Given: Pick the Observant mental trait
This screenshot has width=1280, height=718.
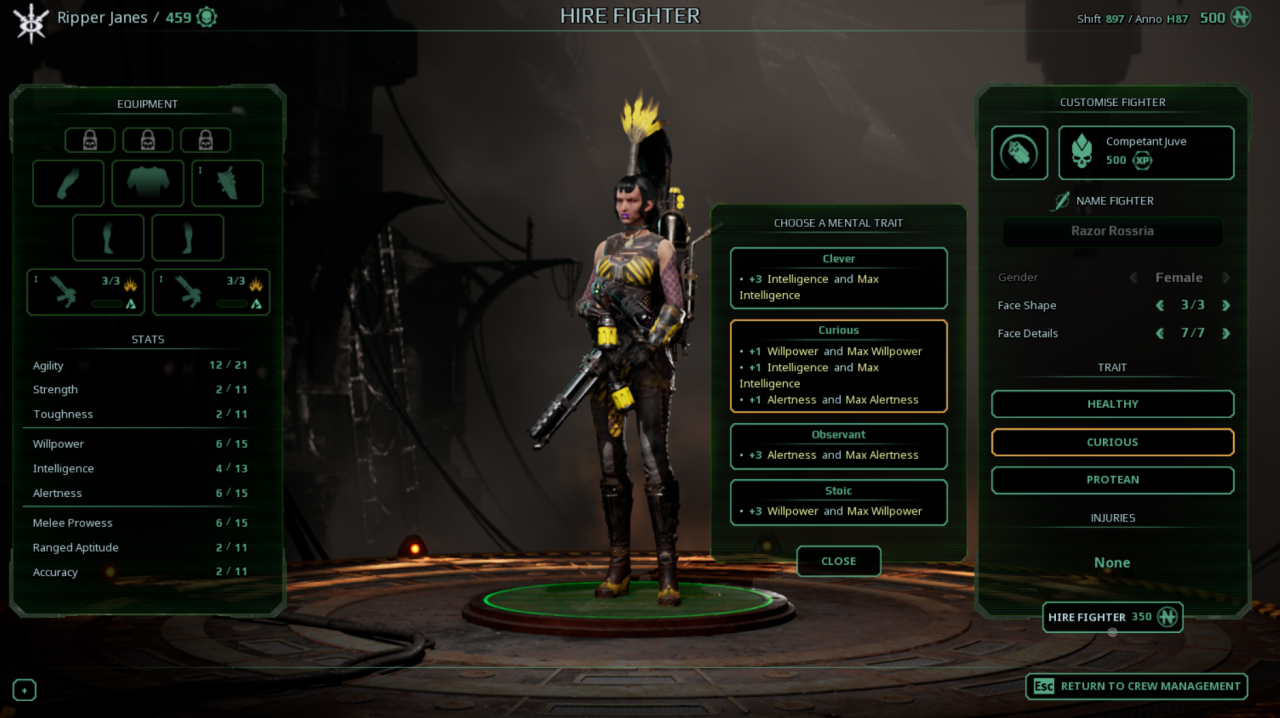Looking at the screenshot, I should (838, 446).
